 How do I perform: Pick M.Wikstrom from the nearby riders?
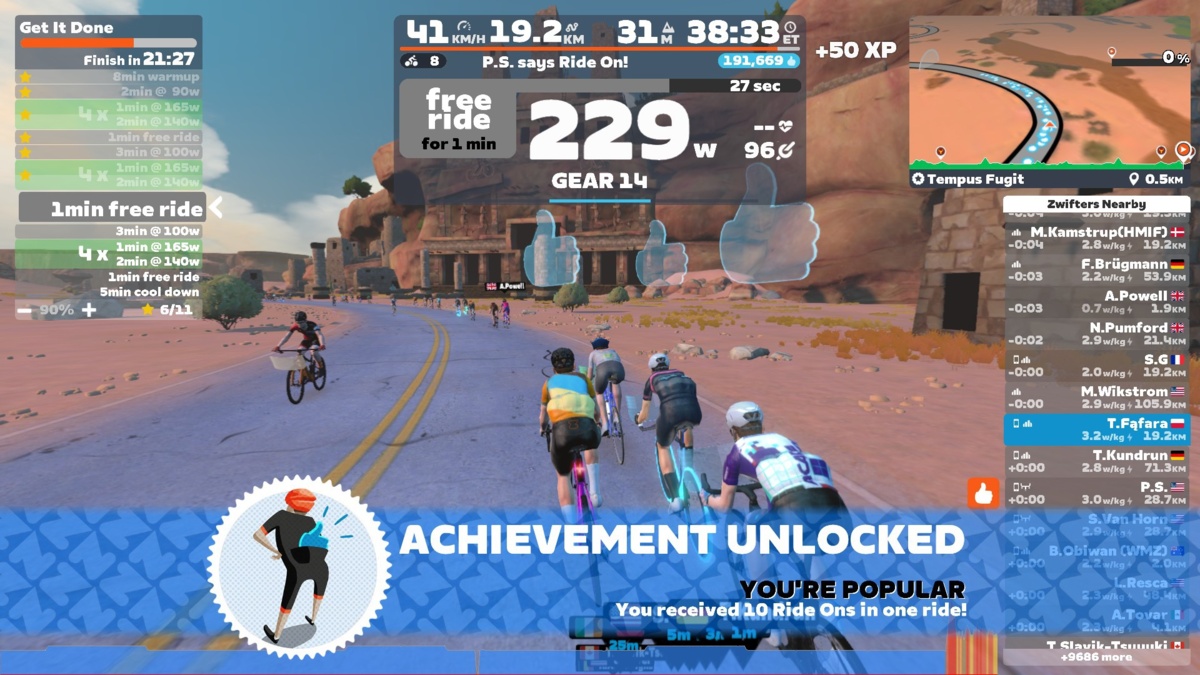pyautogui.click(x=1096, y=398)
